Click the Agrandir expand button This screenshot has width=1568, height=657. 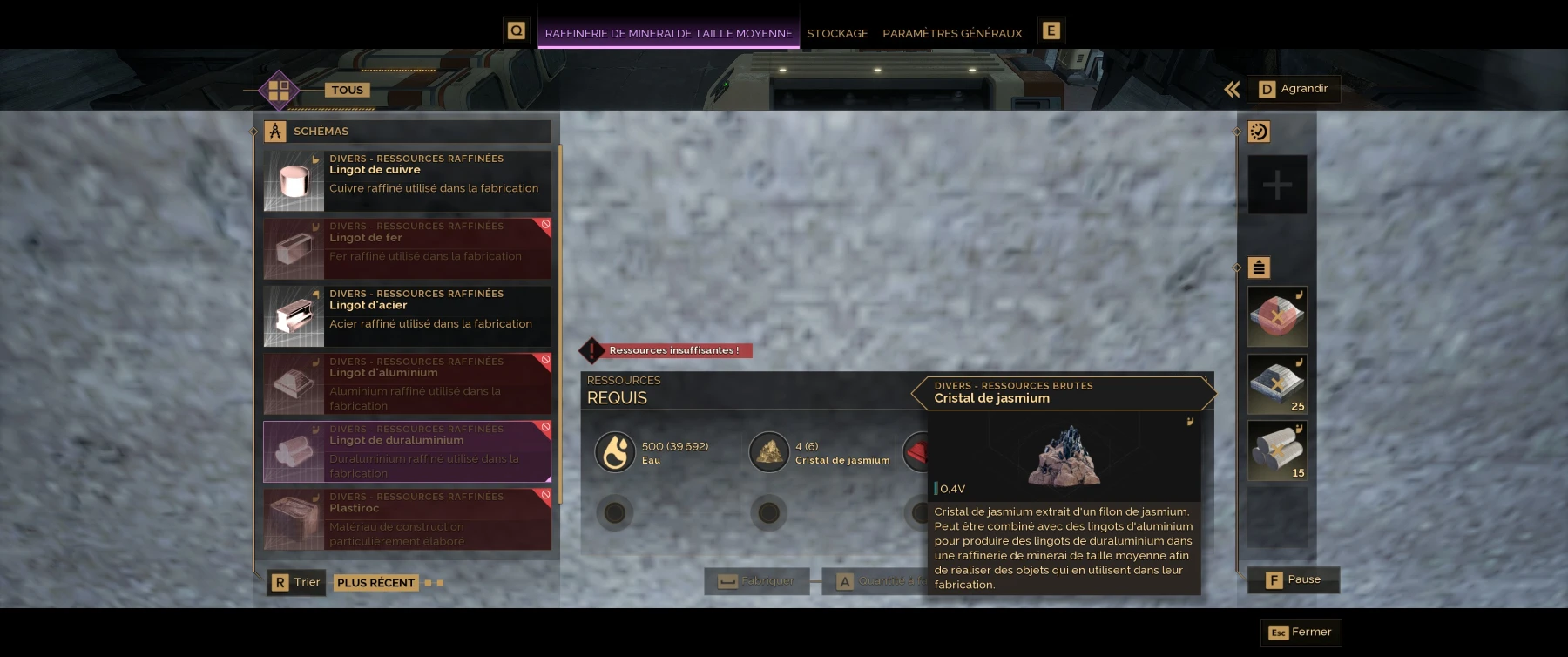[1294, 89]
